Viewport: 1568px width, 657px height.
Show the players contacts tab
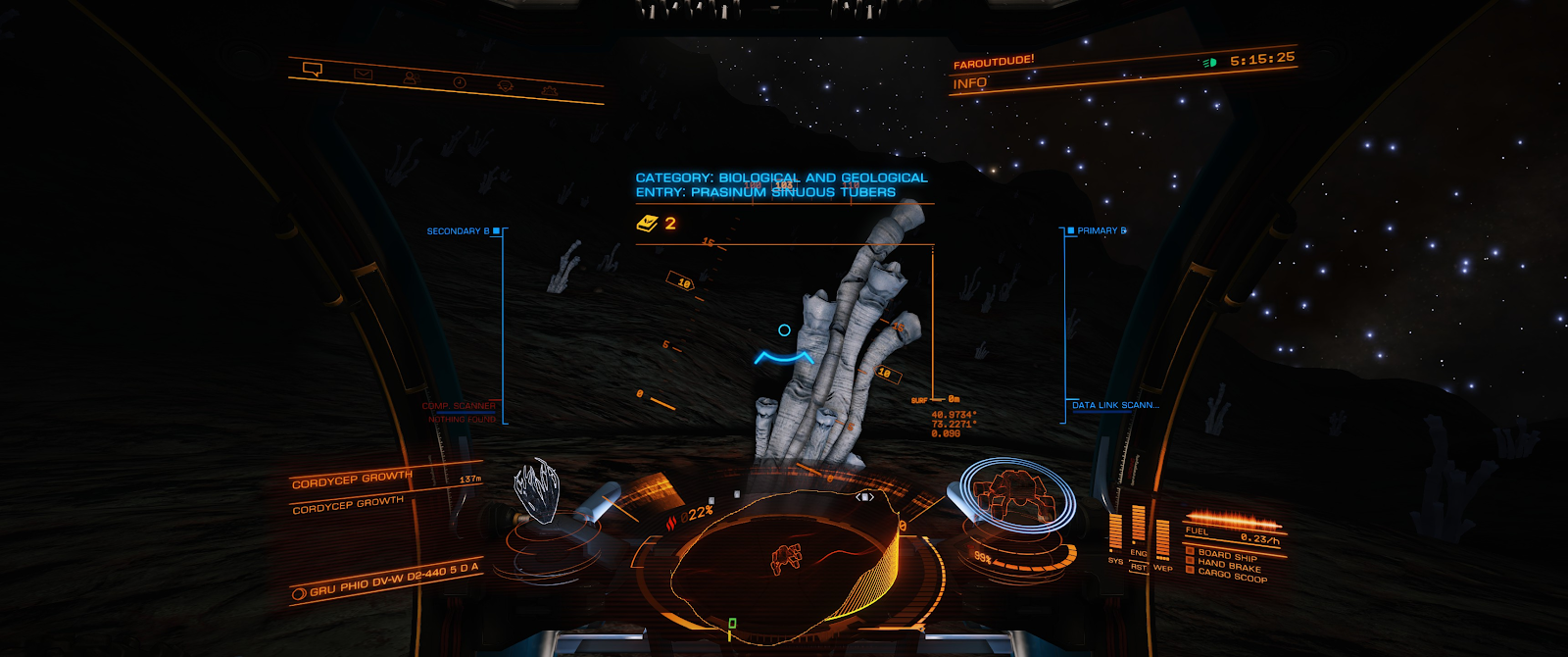411,77
